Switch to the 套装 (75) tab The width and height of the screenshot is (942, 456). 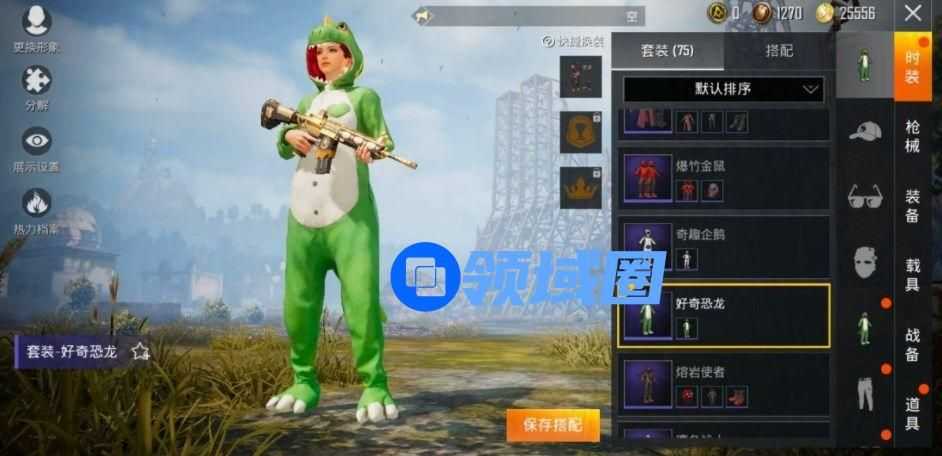pyautogui.click(x=667, y=50)
